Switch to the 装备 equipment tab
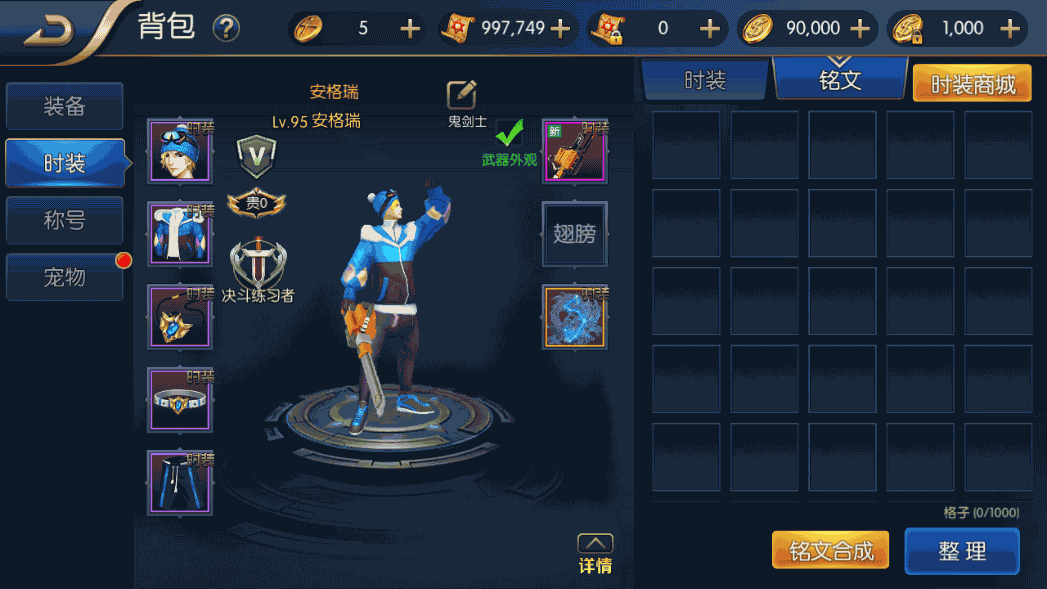Viewport: 1047px width, 589px height. [64, 107]
